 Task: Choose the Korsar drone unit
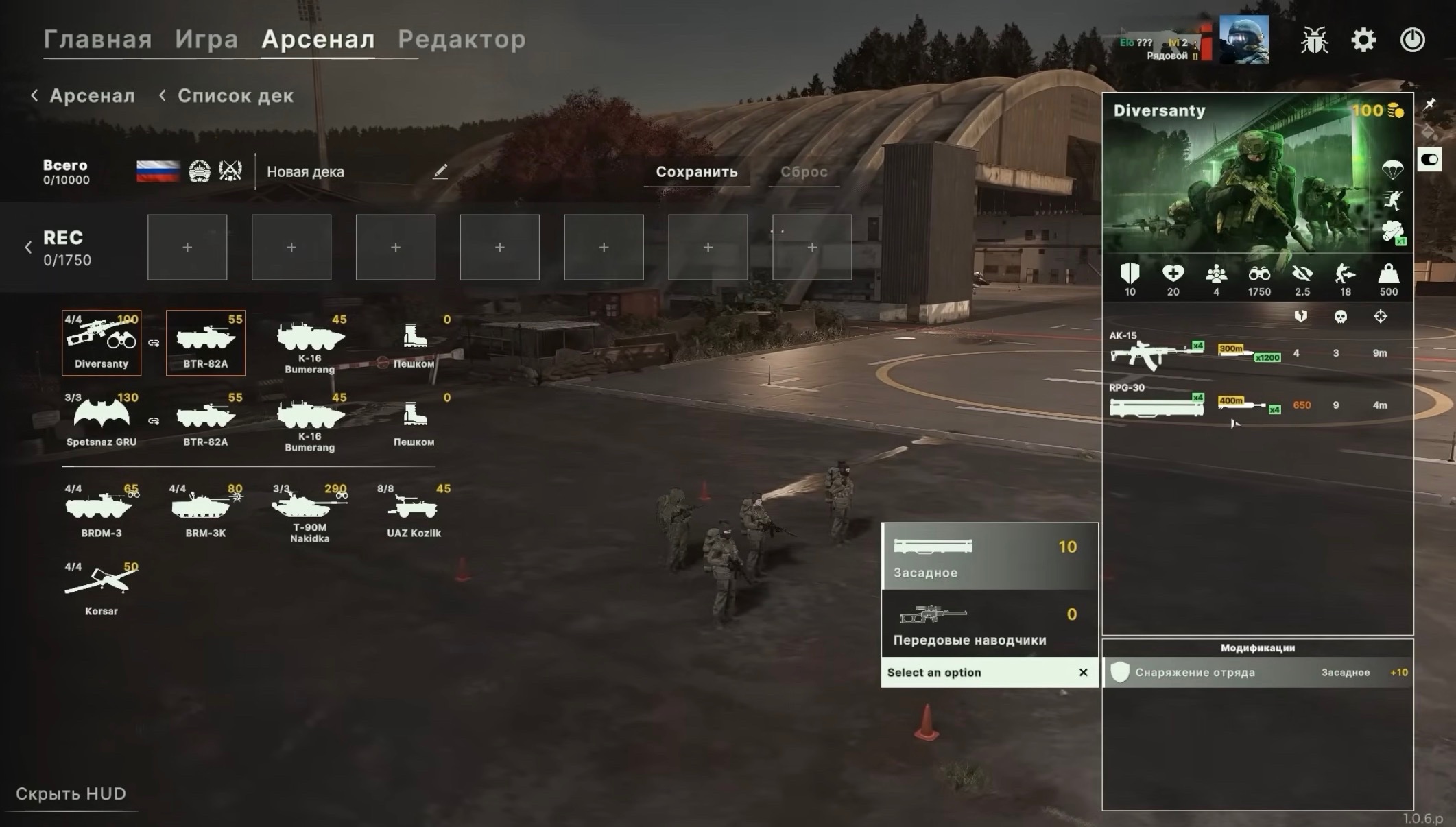click(x=102, y=588)
